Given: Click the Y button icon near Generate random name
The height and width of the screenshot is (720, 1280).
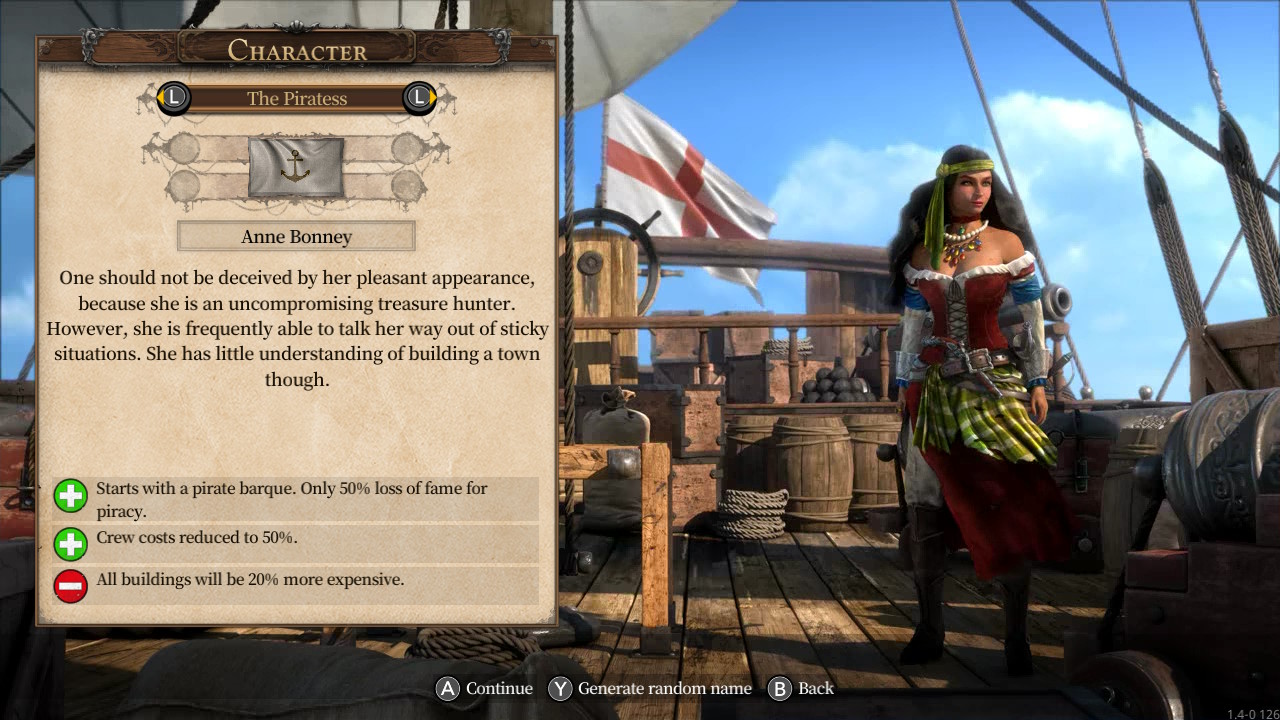Looking at the screenshot, I should point(560,688).
